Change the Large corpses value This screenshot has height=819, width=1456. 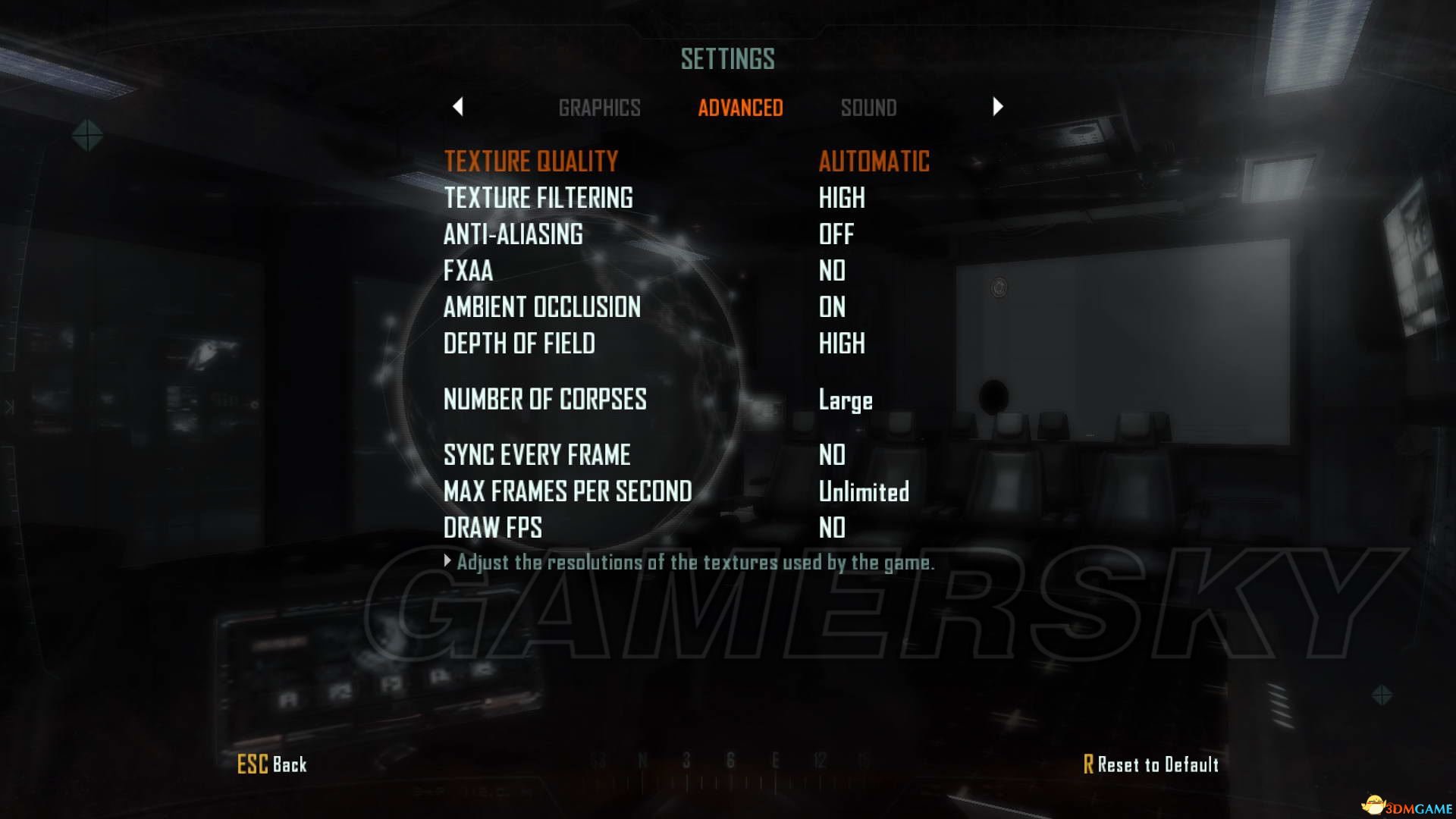[845, 400]
